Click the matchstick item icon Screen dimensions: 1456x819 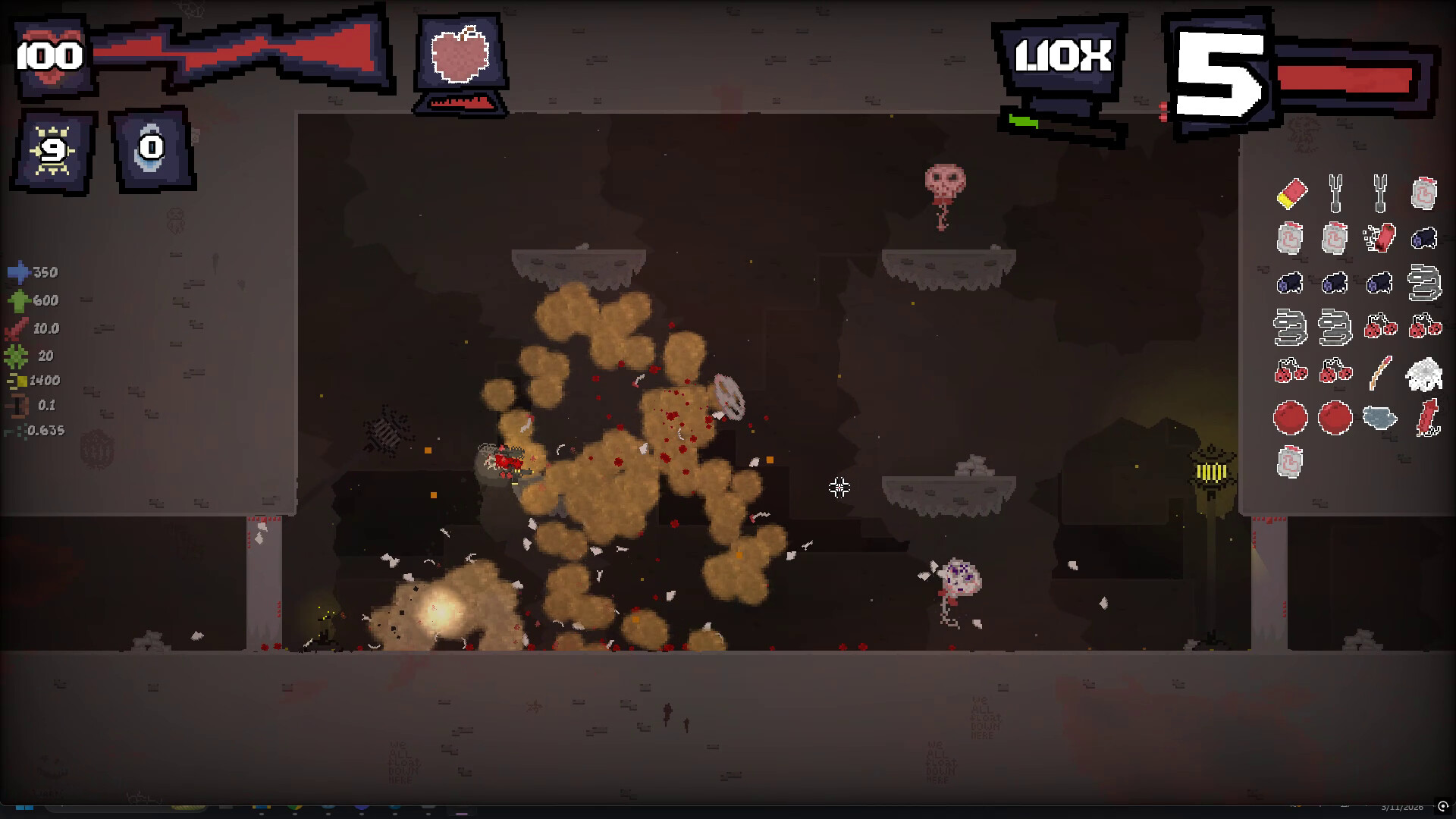pyautogui.click(x=1379, y=372)
